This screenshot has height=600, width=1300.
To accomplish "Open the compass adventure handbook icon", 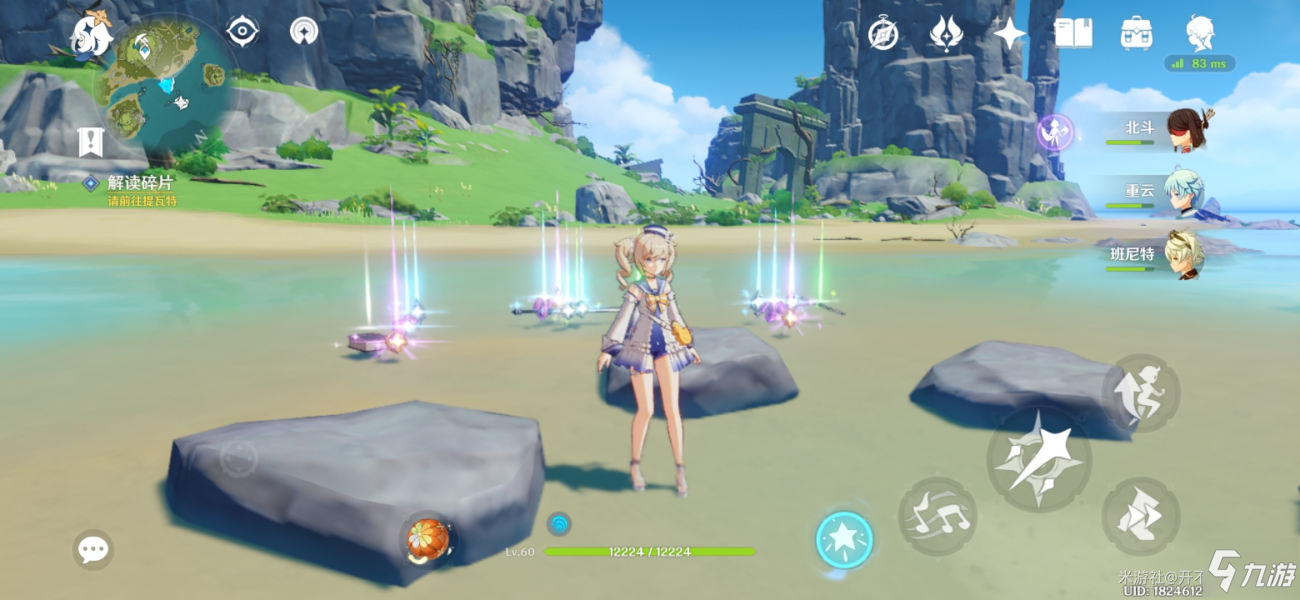I will pos(883,33).
